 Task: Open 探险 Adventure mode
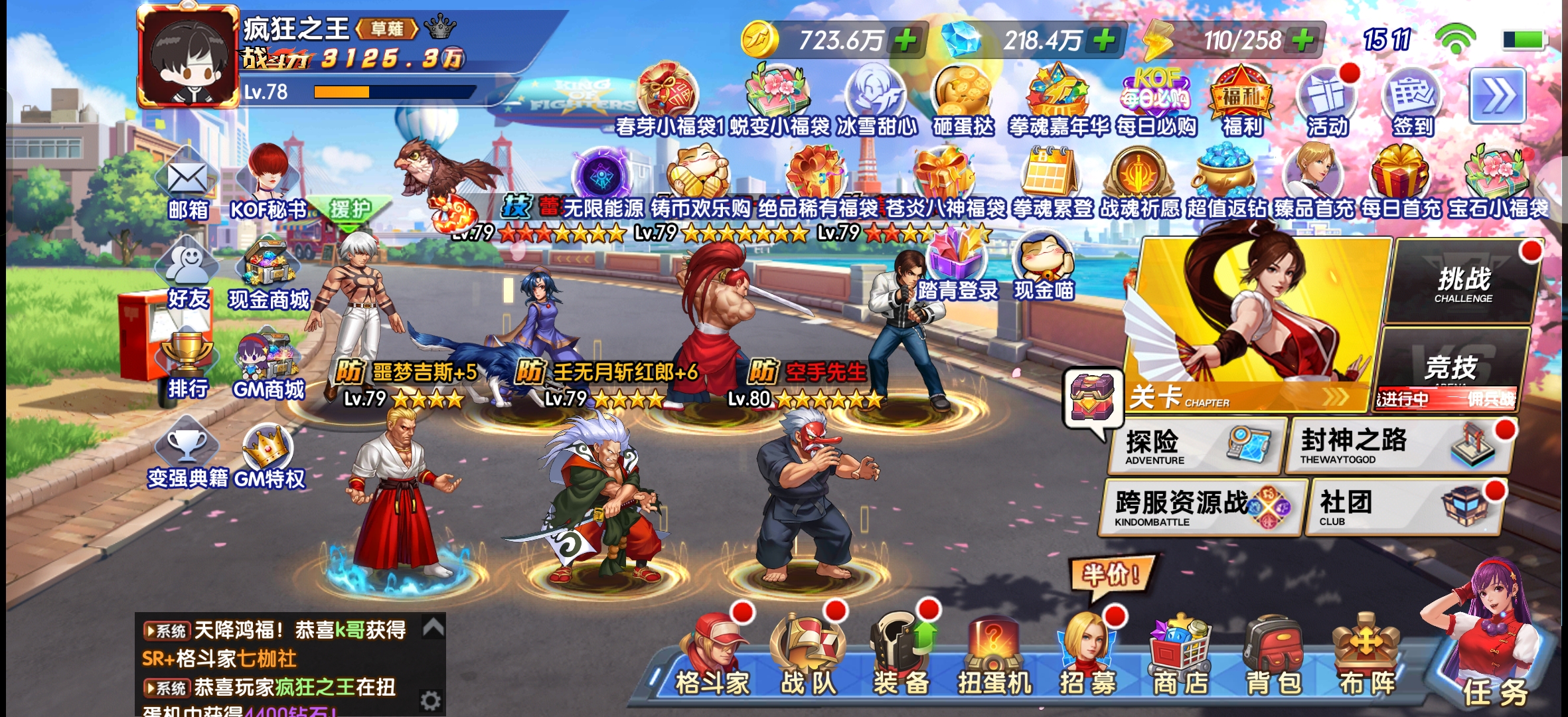[x=1196, y=446]
